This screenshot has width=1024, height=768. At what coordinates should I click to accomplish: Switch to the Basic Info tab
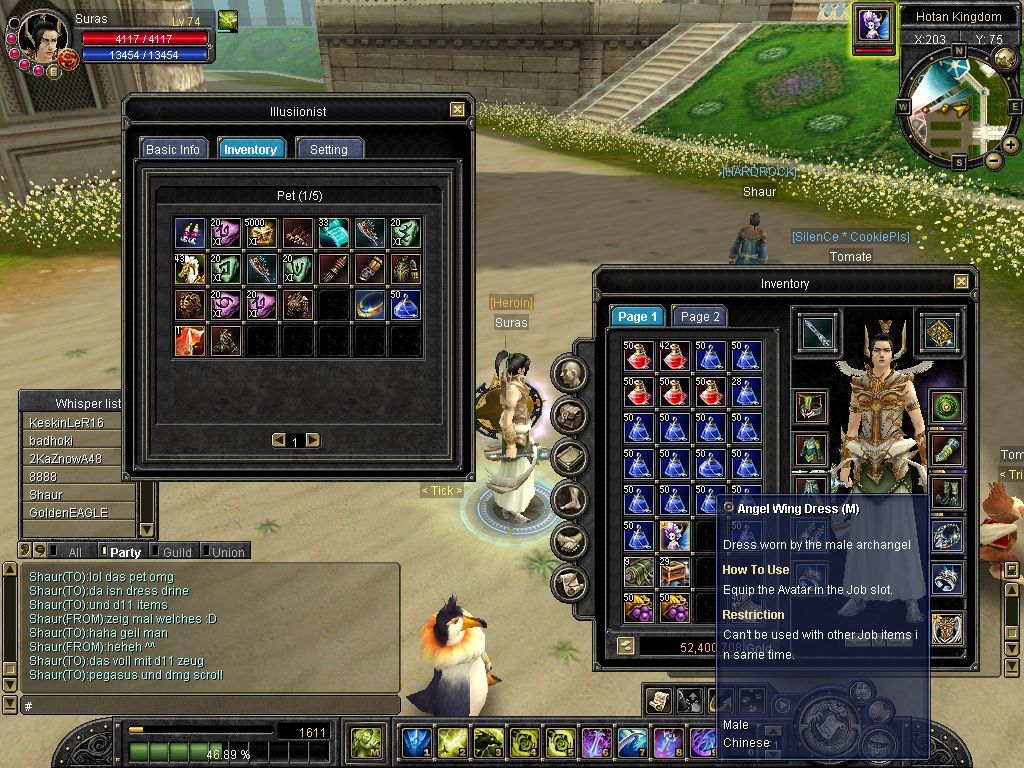pos(173,149)
